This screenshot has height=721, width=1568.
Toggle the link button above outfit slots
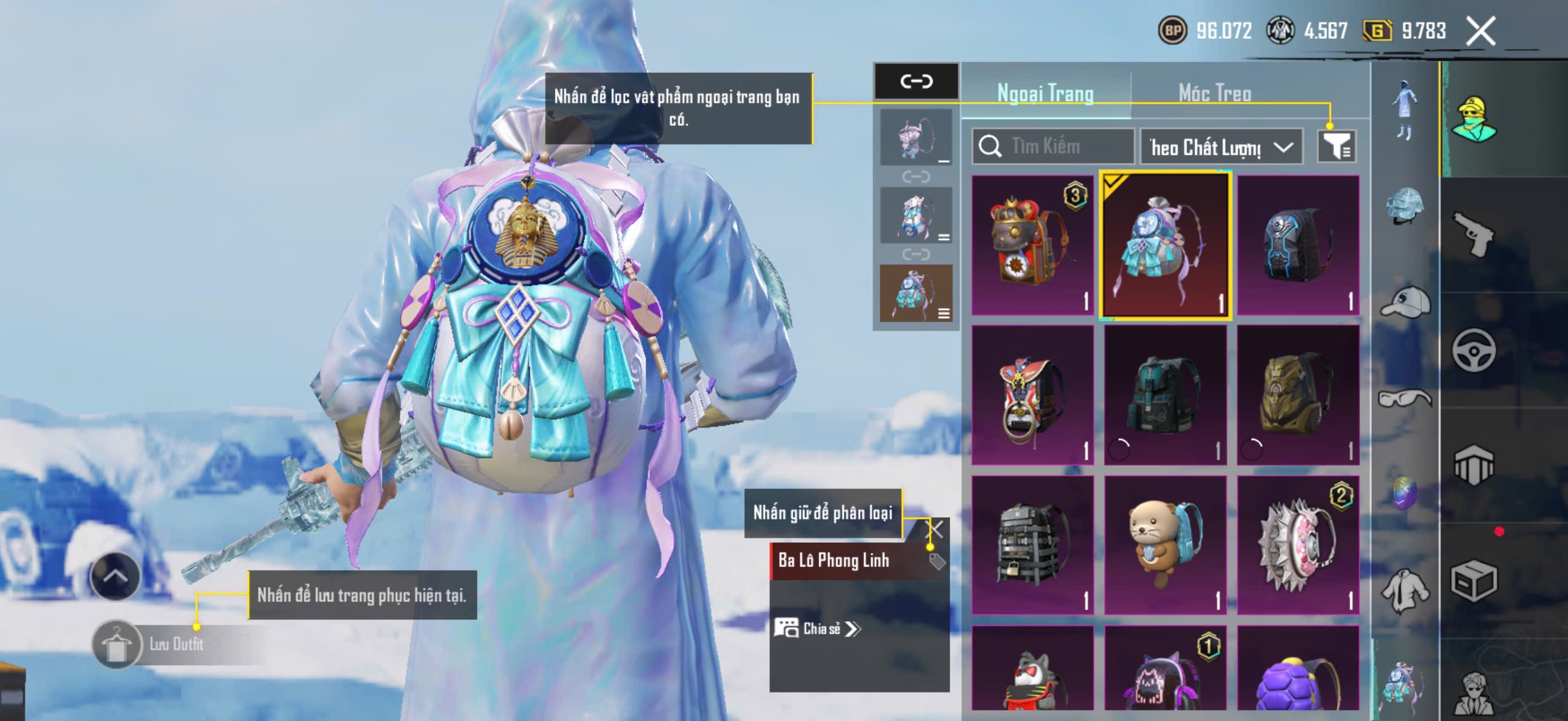pyautogui.click(x=916, y=81)
